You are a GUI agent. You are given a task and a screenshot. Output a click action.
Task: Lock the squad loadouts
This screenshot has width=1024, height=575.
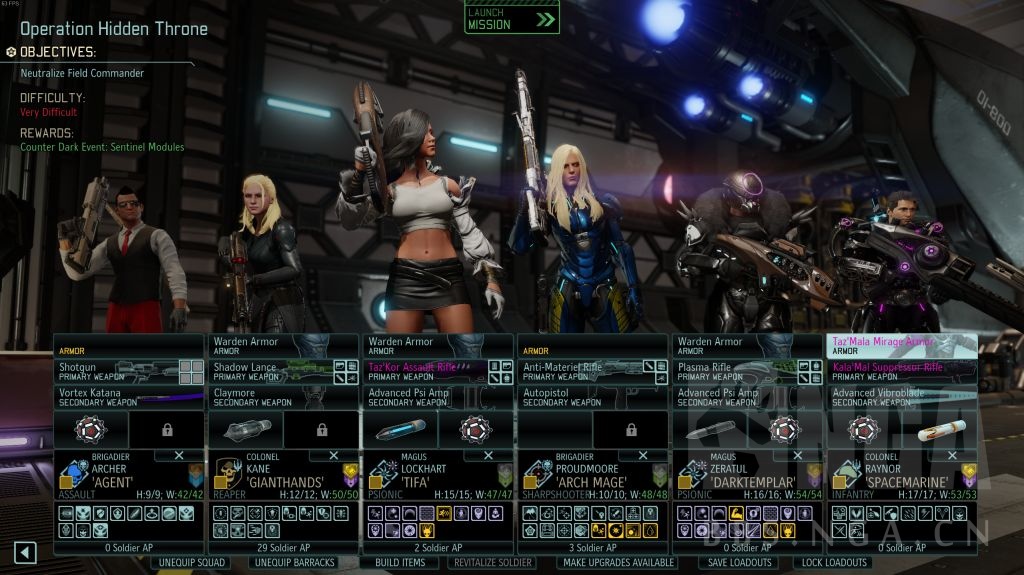coord(834,562)
